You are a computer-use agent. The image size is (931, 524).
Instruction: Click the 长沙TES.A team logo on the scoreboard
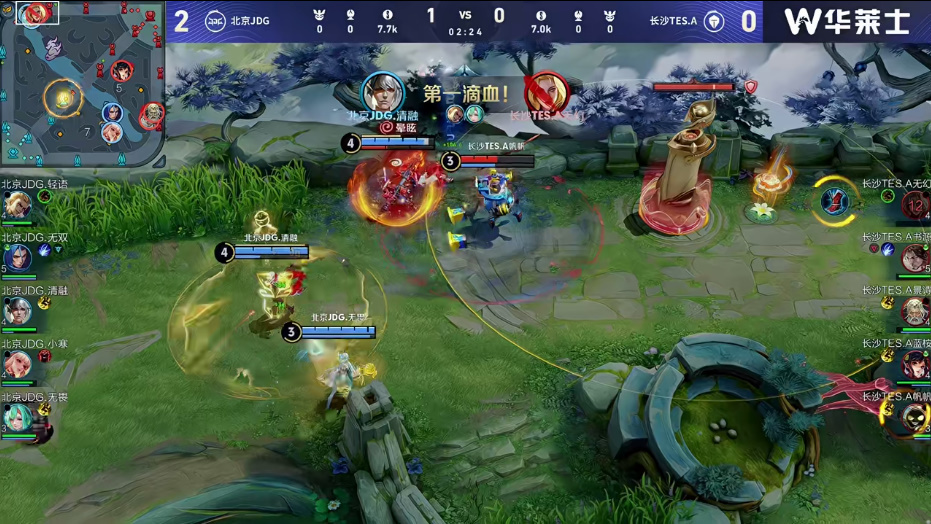[714, 21]
